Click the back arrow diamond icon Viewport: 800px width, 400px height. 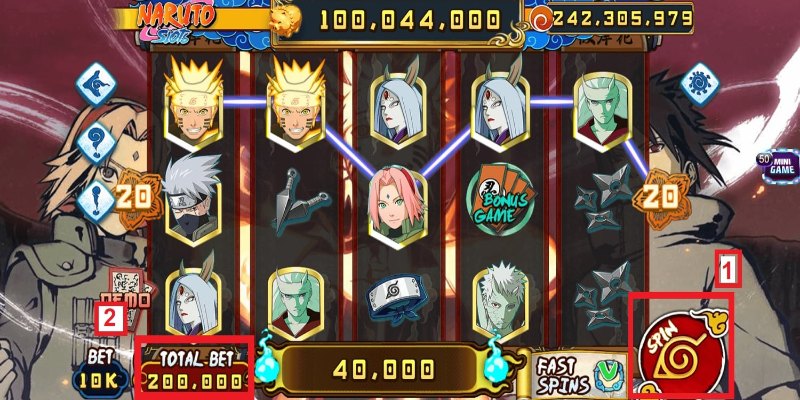click(x=97, y=82)
